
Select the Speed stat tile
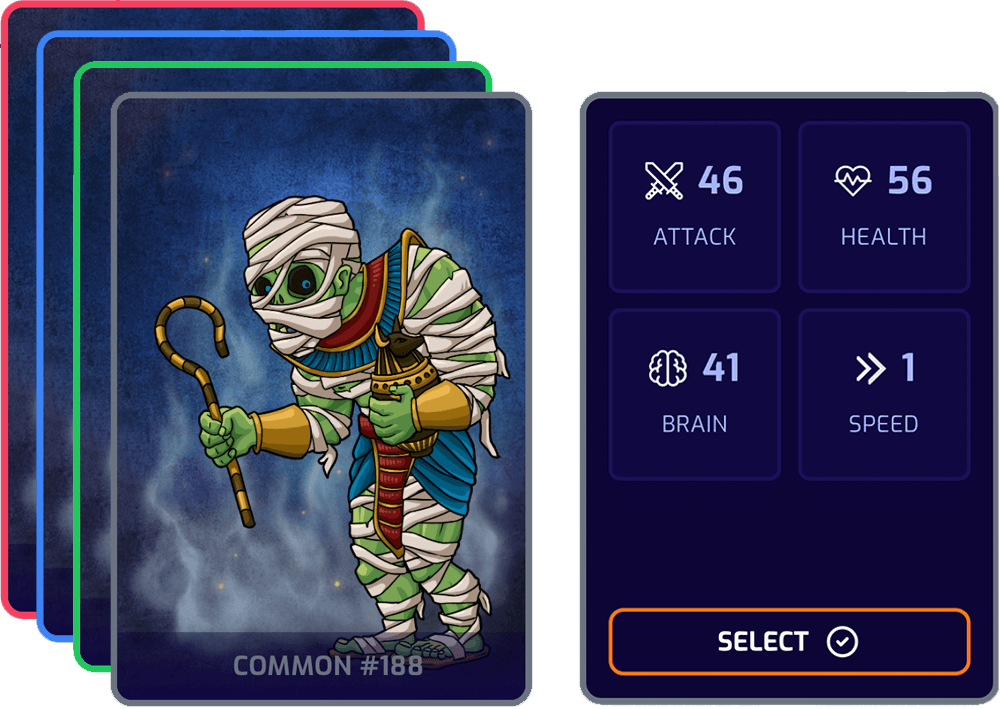883,394
